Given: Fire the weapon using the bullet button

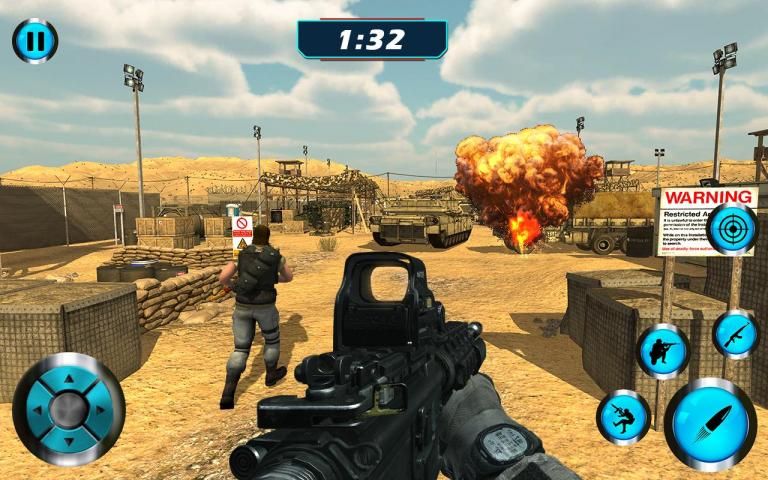Looking at the screenshot, I should point(710,424).
